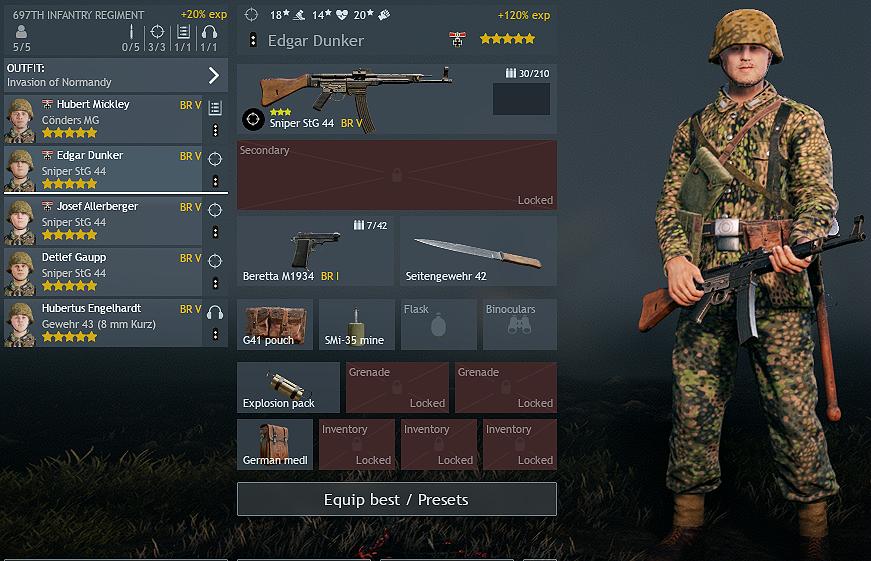Screen dimensions: 871x561
Task: Open the empty Flask slot
Action: tap(438, 325)
